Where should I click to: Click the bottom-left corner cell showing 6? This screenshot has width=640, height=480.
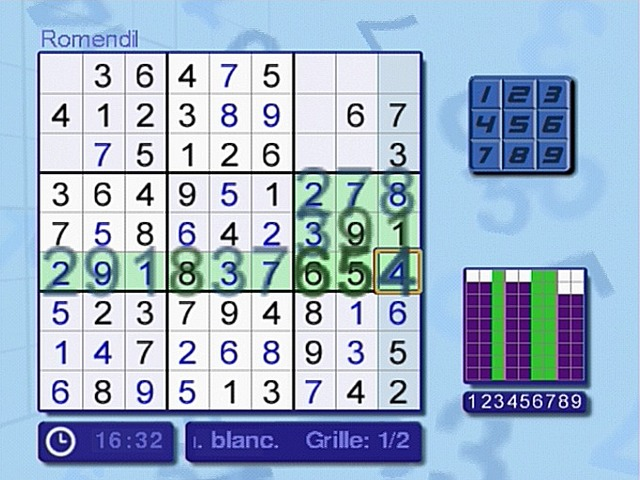pos(60,389)
